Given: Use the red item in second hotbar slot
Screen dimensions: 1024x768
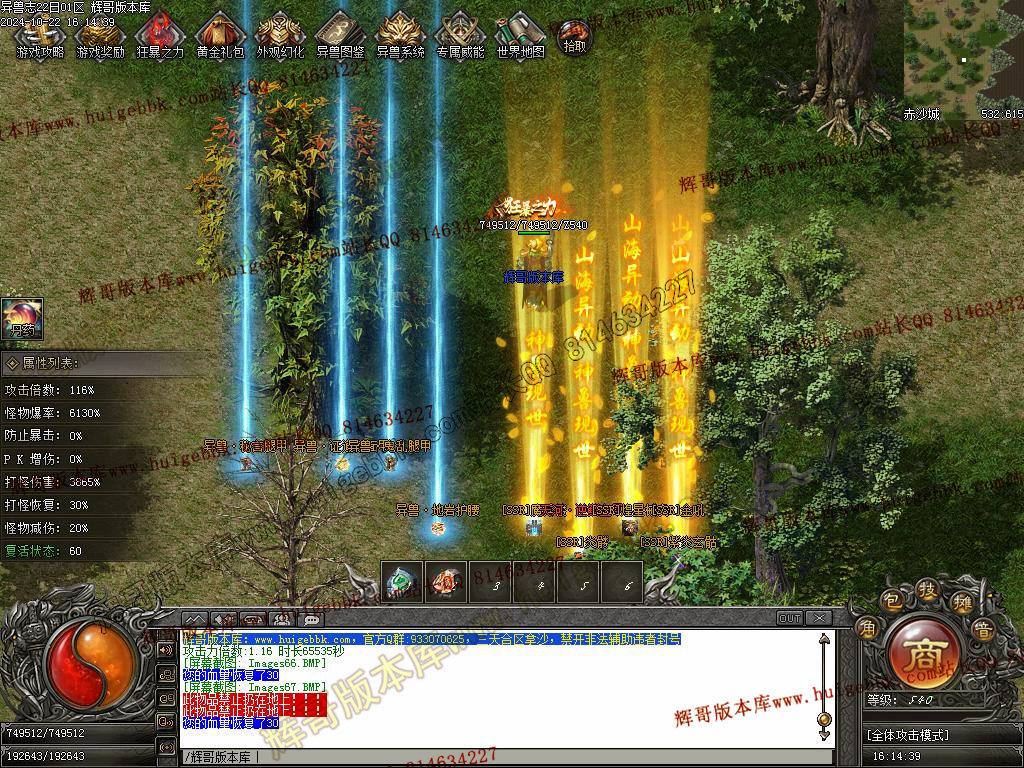Looking at the screenshot, I should pos(446,582).
